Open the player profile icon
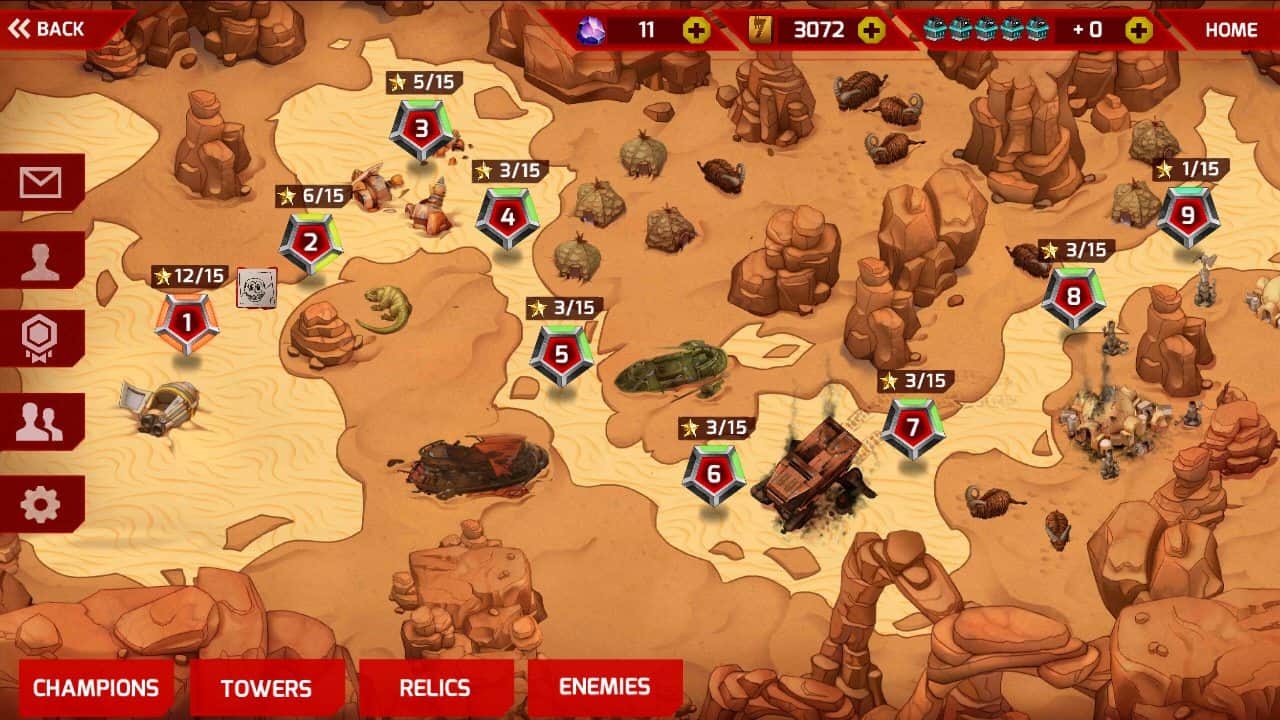1280x720 pixels. (40, 261)
